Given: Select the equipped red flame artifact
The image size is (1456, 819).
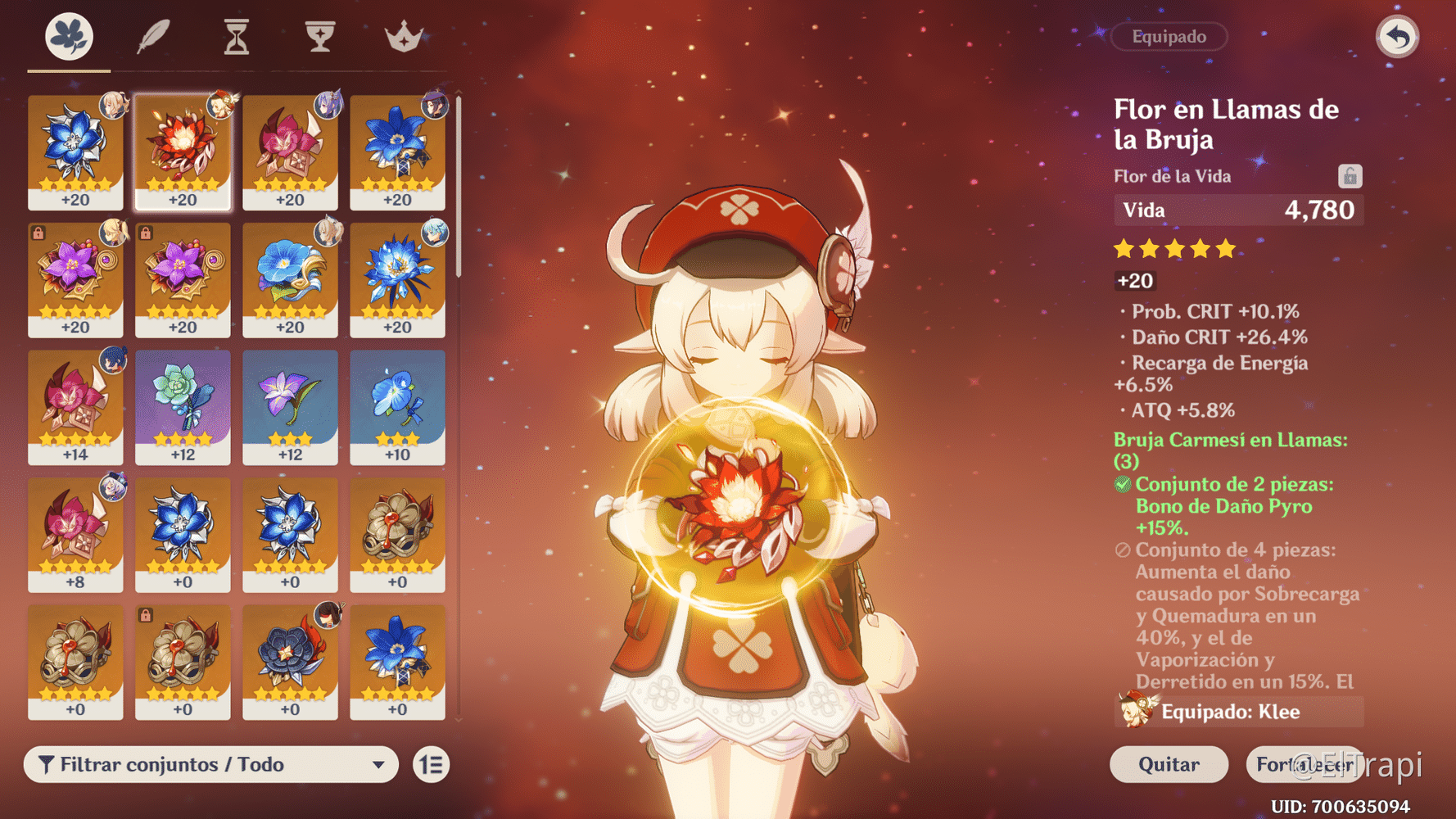Looking at the screenshot, I should 183,152.
